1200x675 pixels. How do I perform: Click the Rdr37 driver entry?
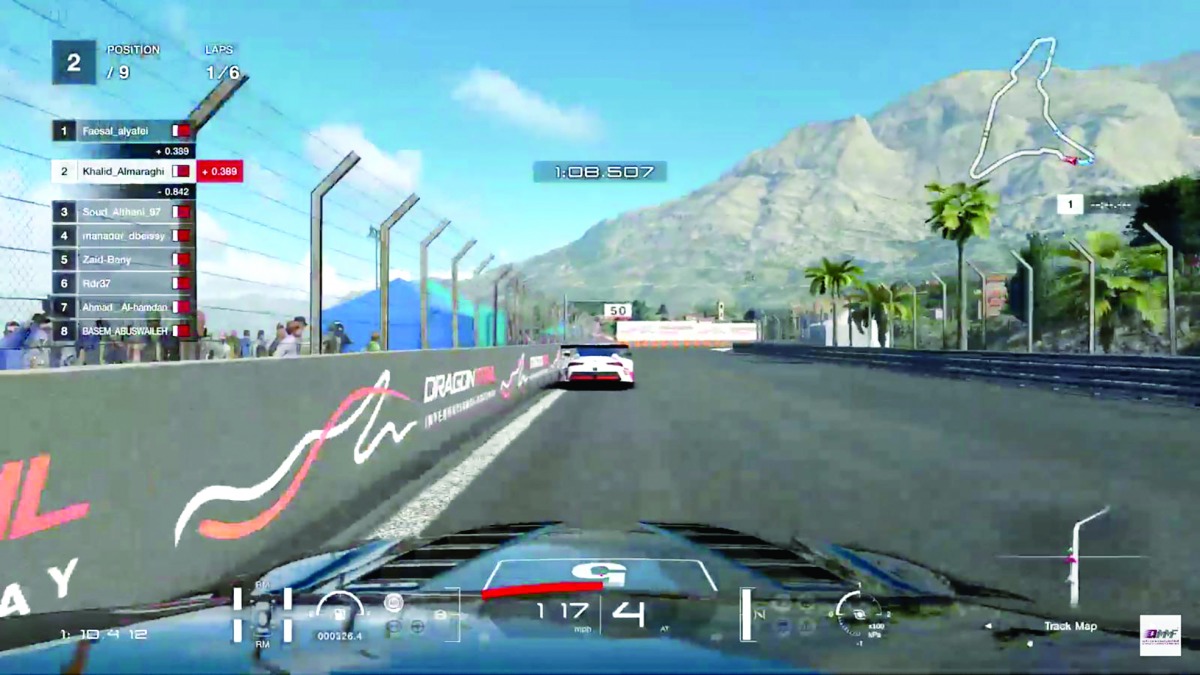(x=122, y=283)
